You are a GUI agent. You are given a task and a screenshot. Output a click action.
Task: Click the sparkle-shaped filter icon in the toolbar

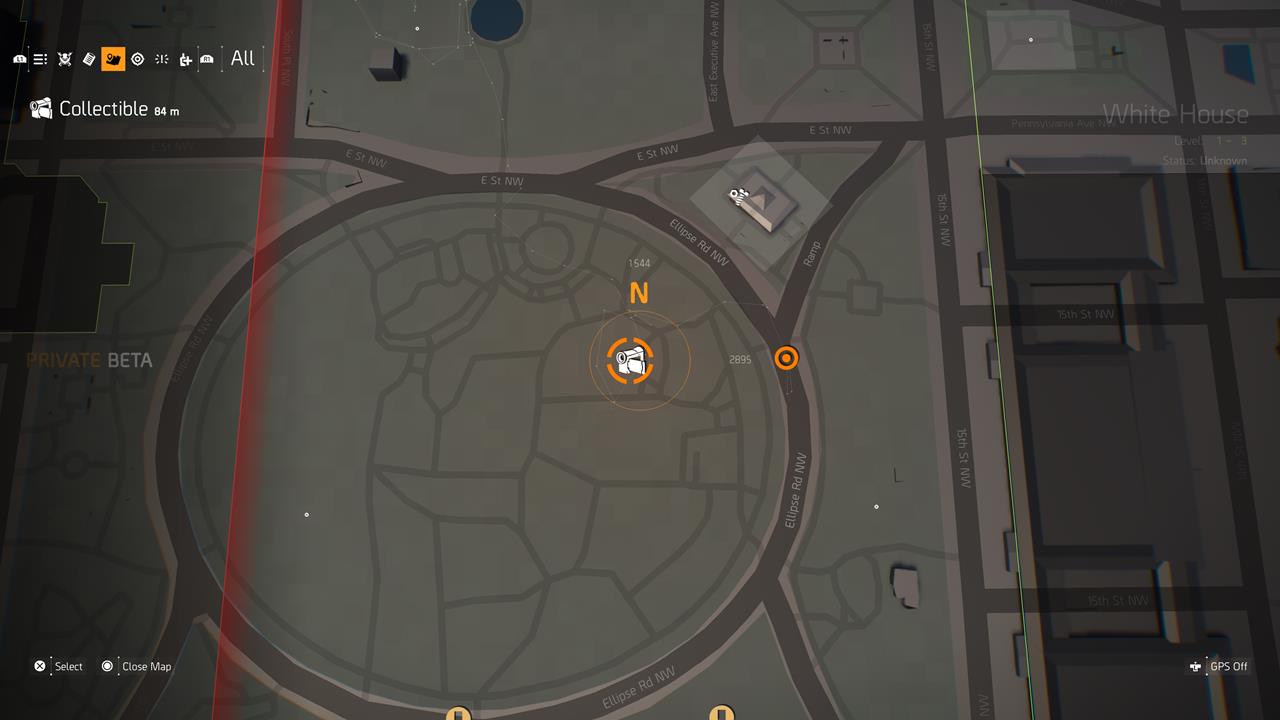(160, 58)
